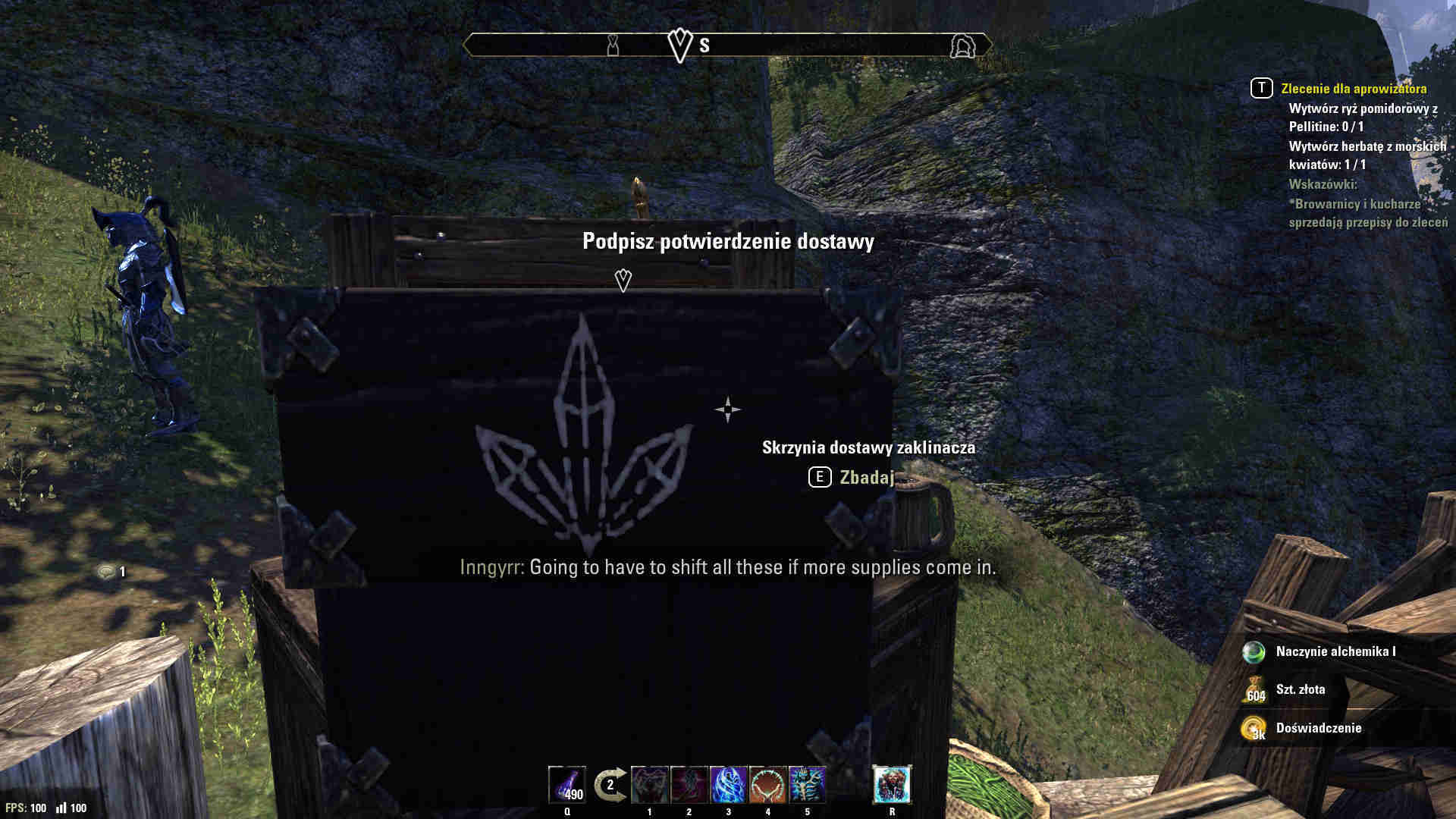This screenshot has height=819, width=1456.
Task: Open the chat notification bubble icon
Action: (107, 572)
